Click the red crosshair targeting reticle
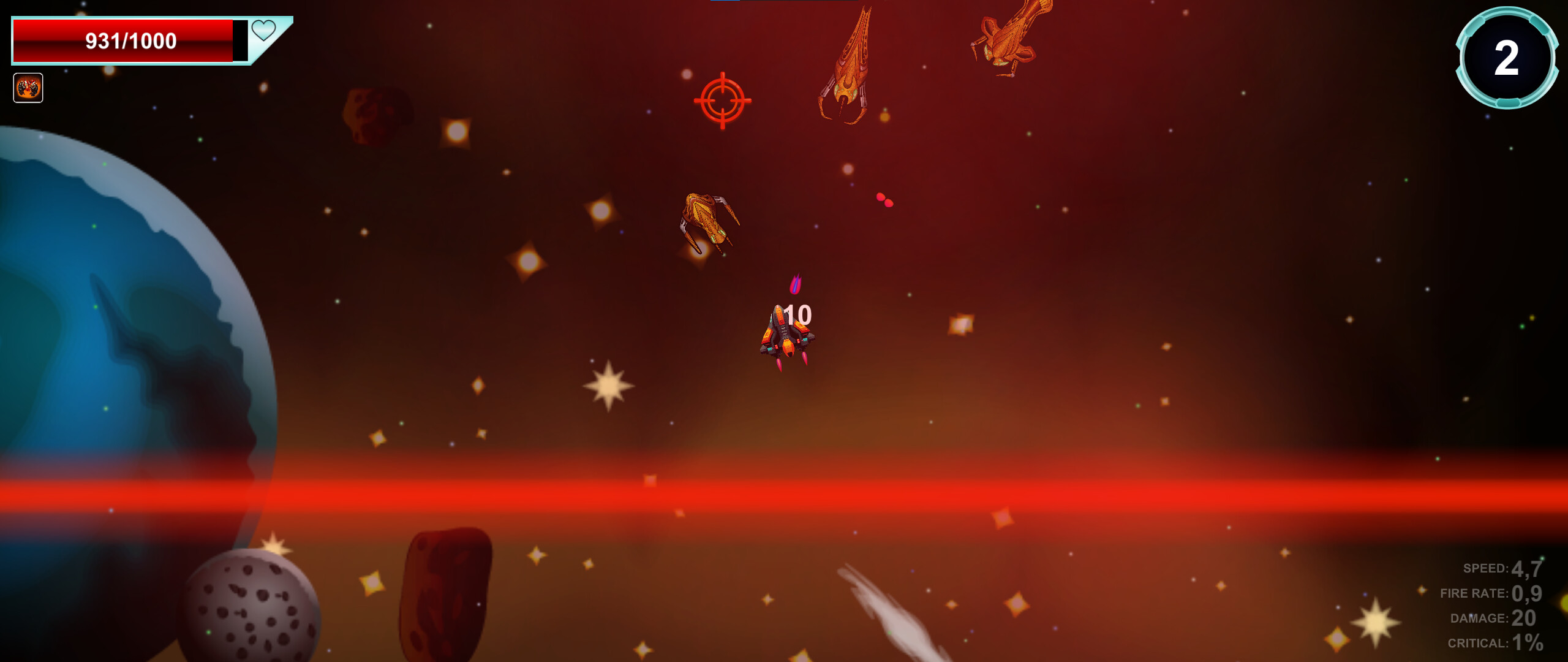The height and width of the screenshot is (662, 1568). pyautogui.click(x=723, y=101)
